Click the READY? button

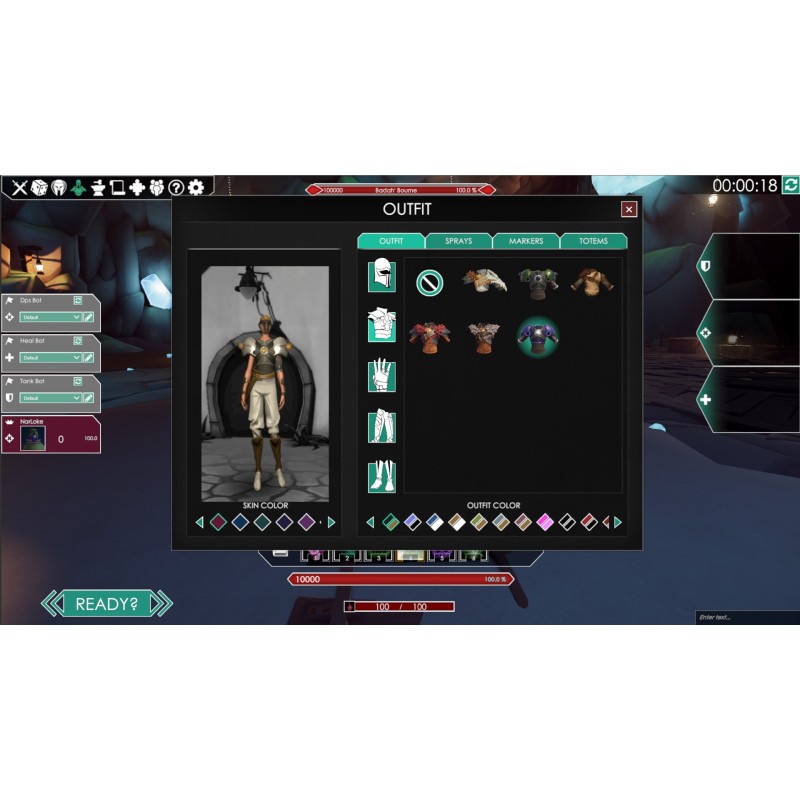point(107,603)
